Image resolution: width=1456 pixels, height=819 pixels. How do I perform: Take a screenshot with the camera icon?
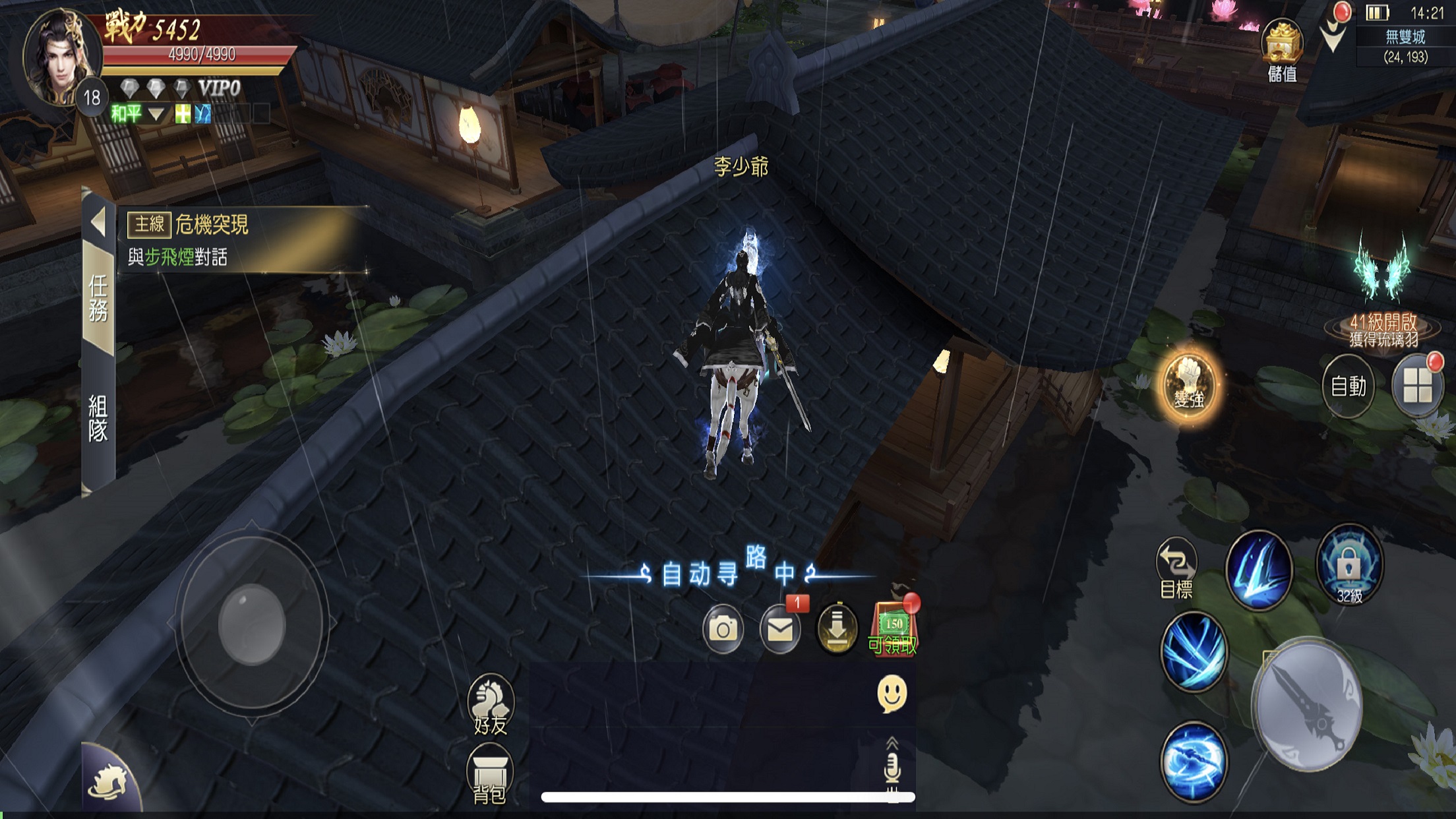click(723, 629)
